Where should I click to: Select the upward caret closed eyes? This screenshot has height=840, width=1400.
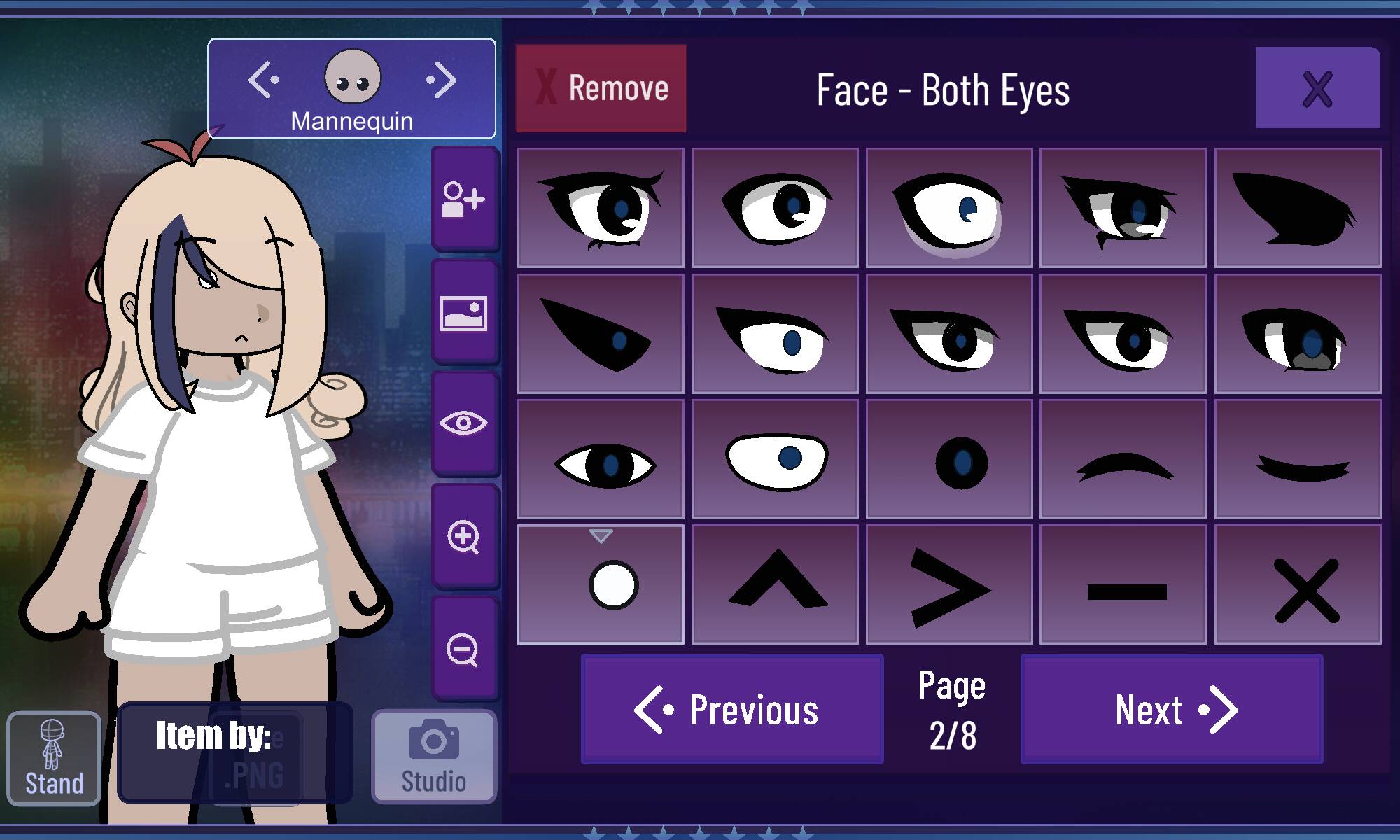pyautogui.click(x=775, y=584)
